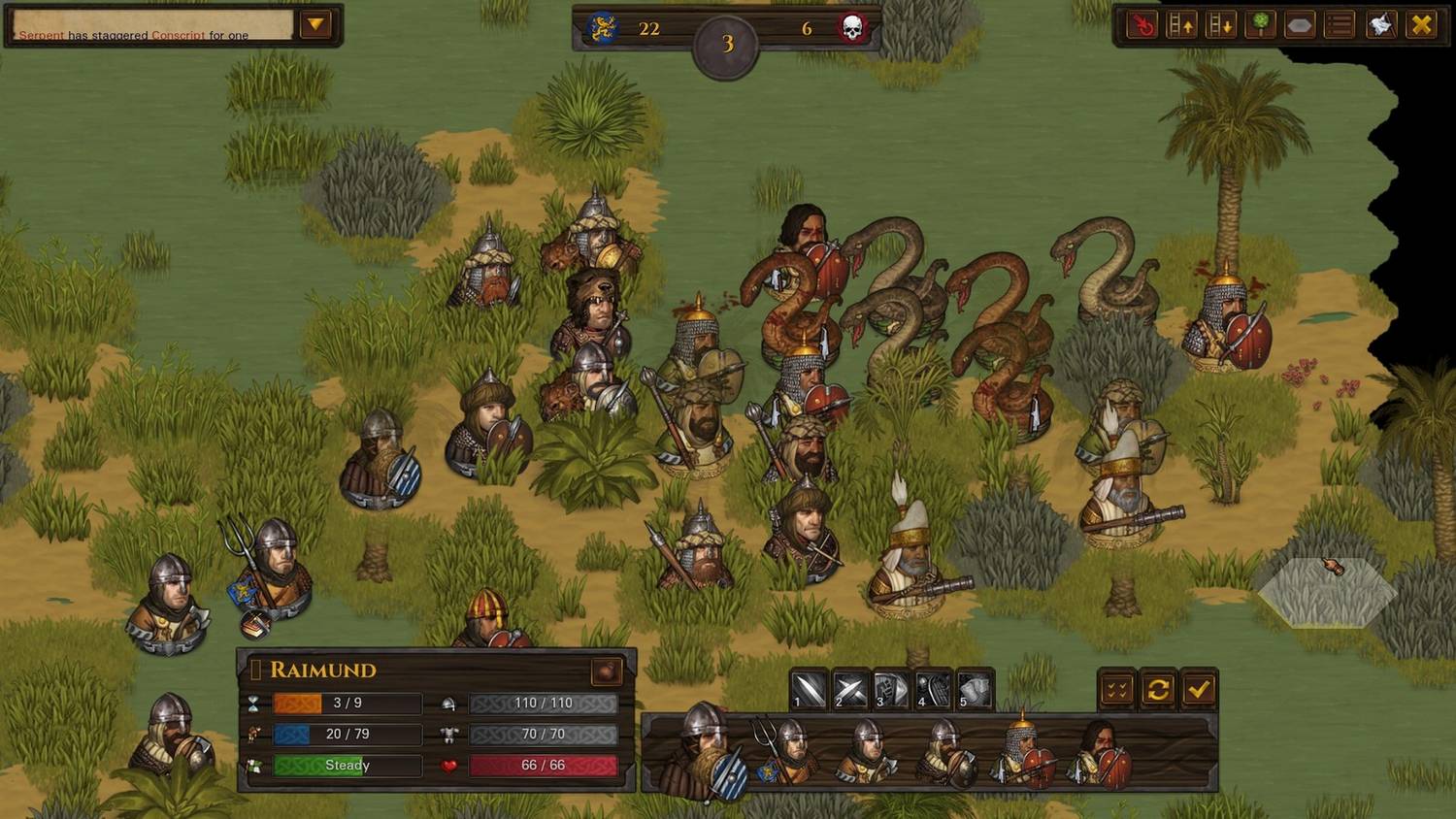The width and height of the screenshot is (1456, 819).
Task: Toggle the stats list bars button
Action: click(1340, 25)
